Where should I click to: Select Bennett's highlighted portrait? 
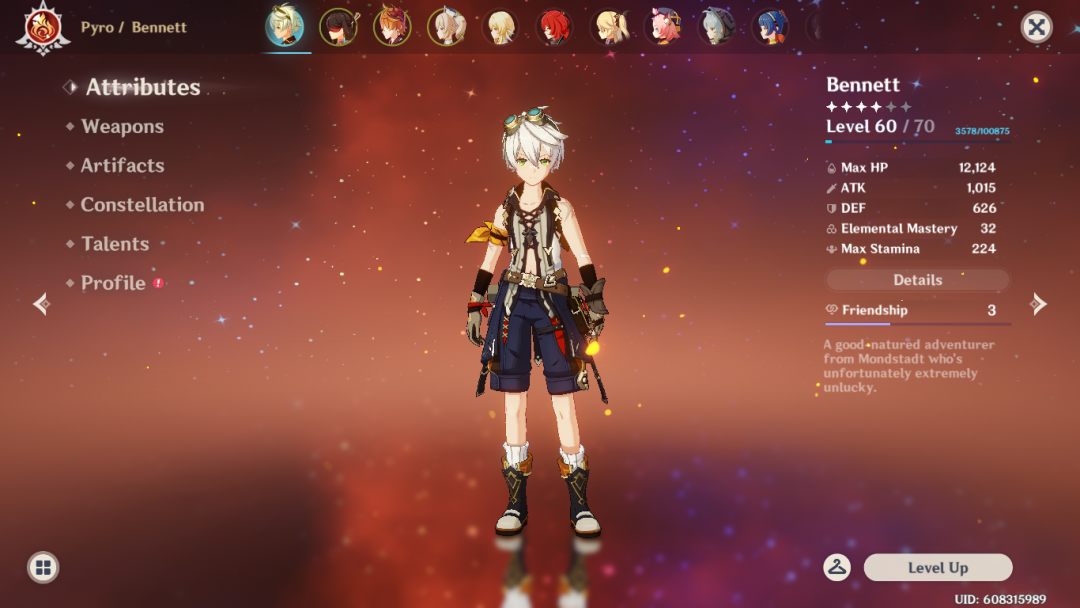click(285, 27)
